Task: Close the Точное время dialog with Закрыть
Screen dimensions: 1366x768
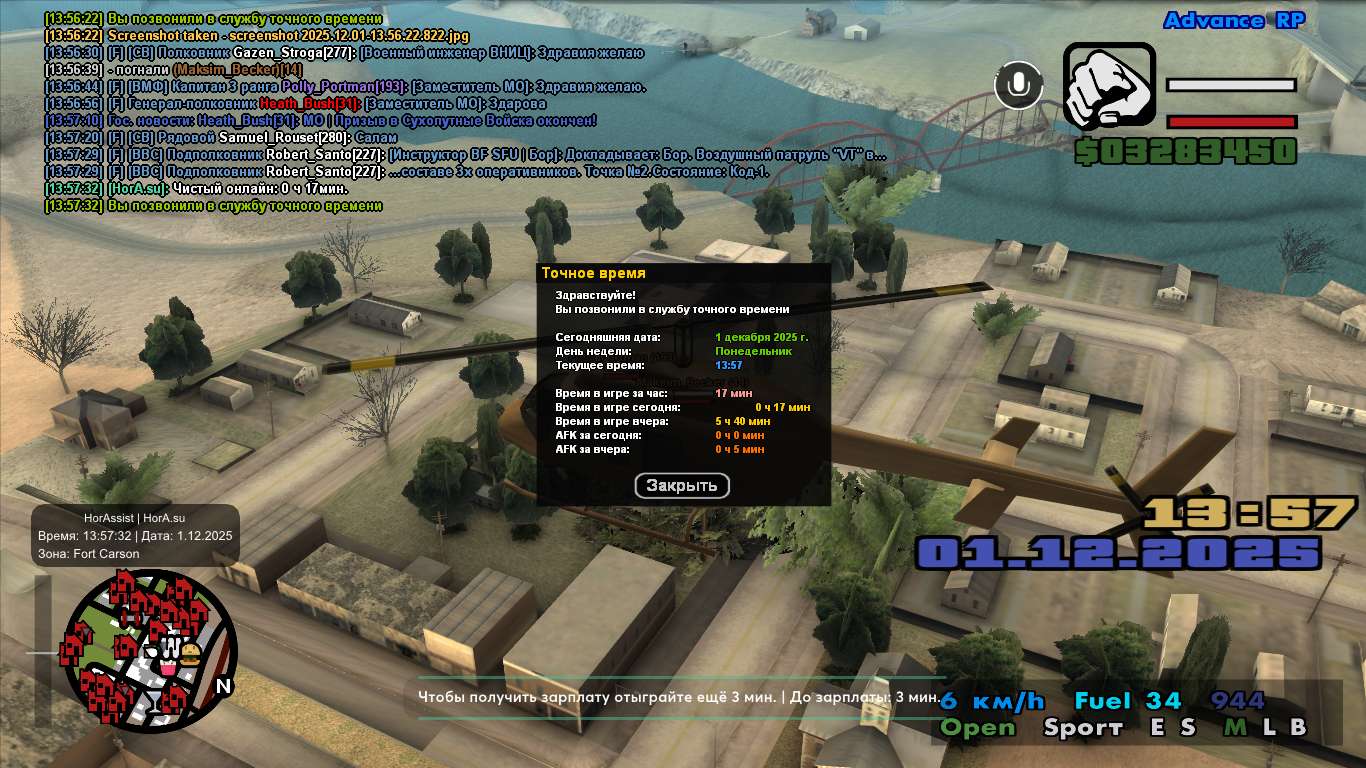Action: click(x=682, y=486)
